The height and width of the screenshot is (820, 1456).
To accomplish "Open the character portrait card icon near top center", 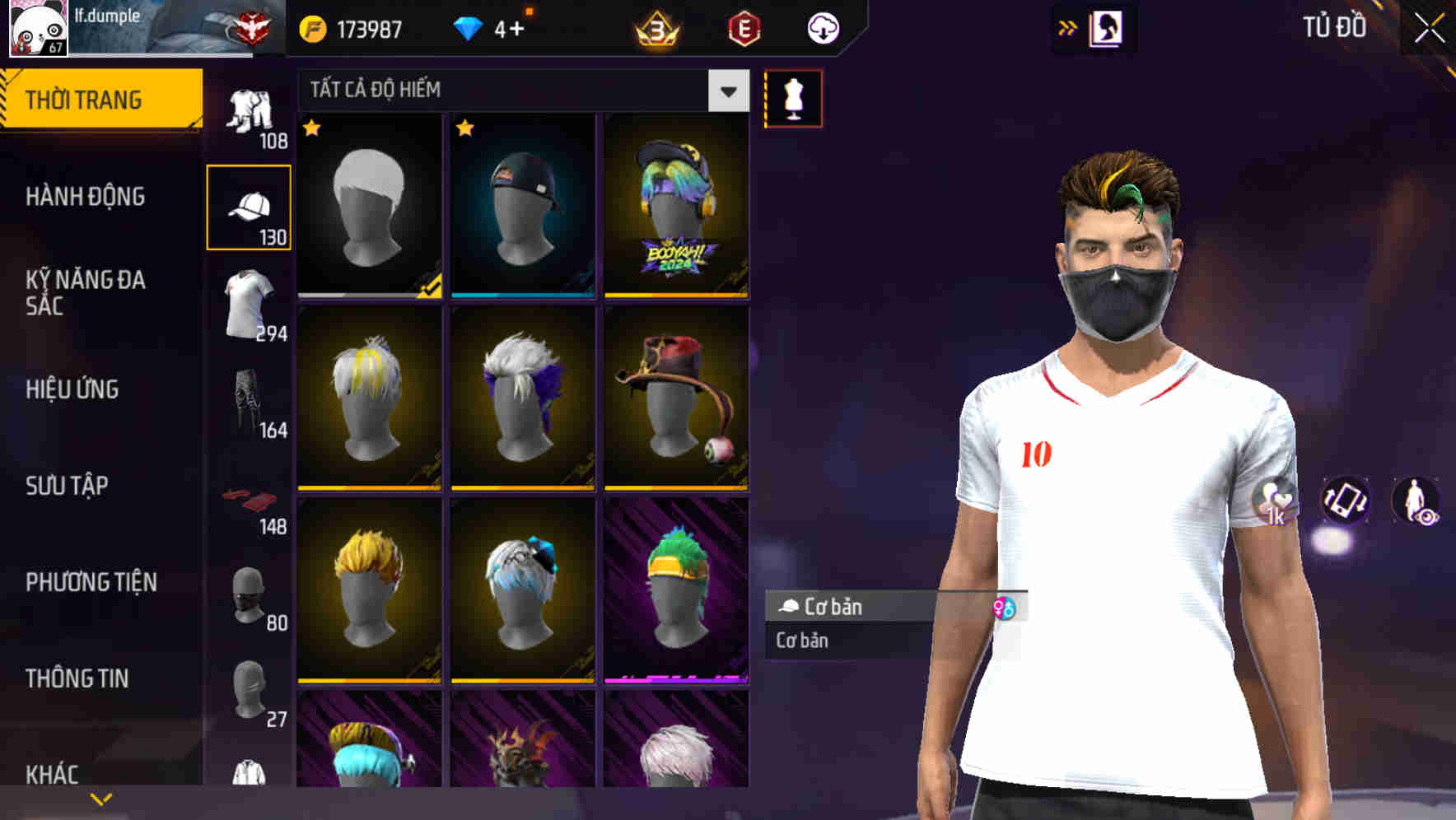I will tap(1107, 27).
